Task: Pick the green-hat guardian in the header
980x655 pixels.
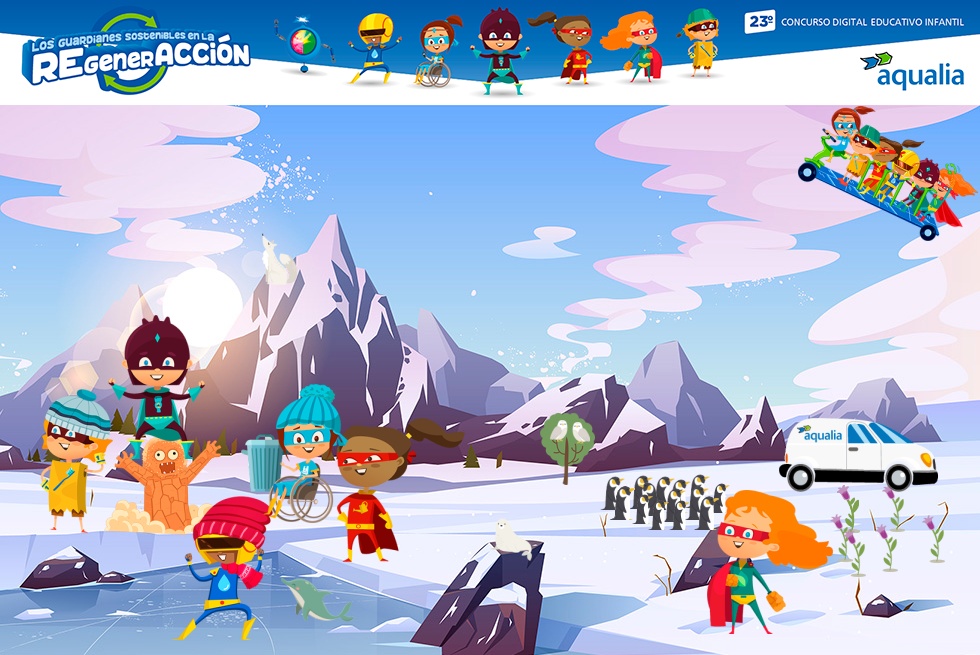Action: click(701, 42)
